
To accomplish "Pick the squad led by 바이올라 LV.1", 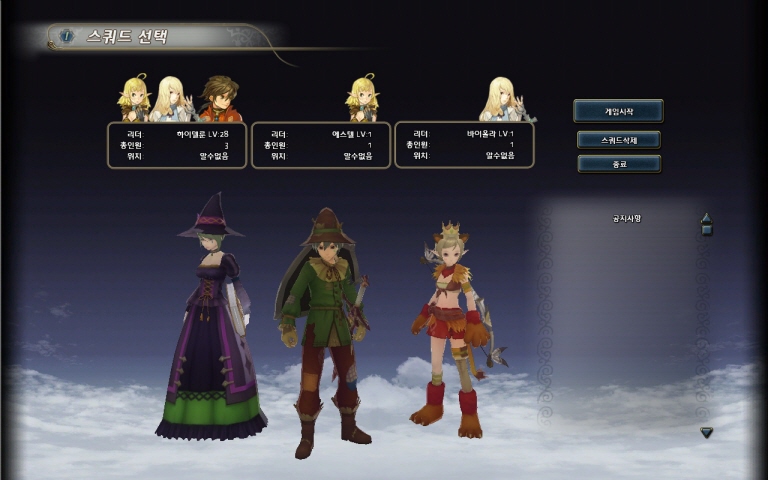I will [464, 145].
